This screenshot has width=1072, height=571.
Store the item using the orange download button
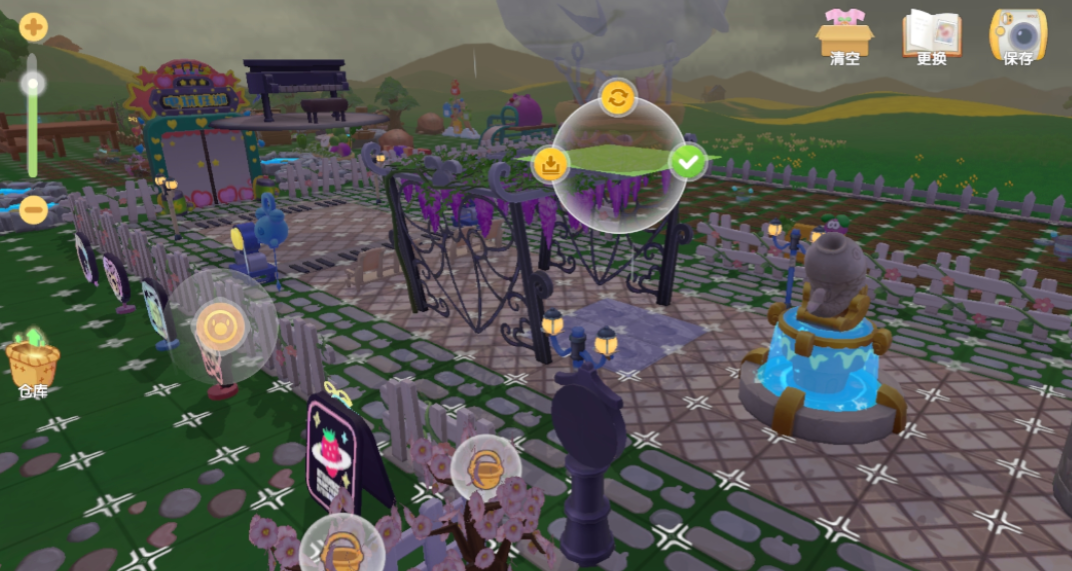coord(549,164)
